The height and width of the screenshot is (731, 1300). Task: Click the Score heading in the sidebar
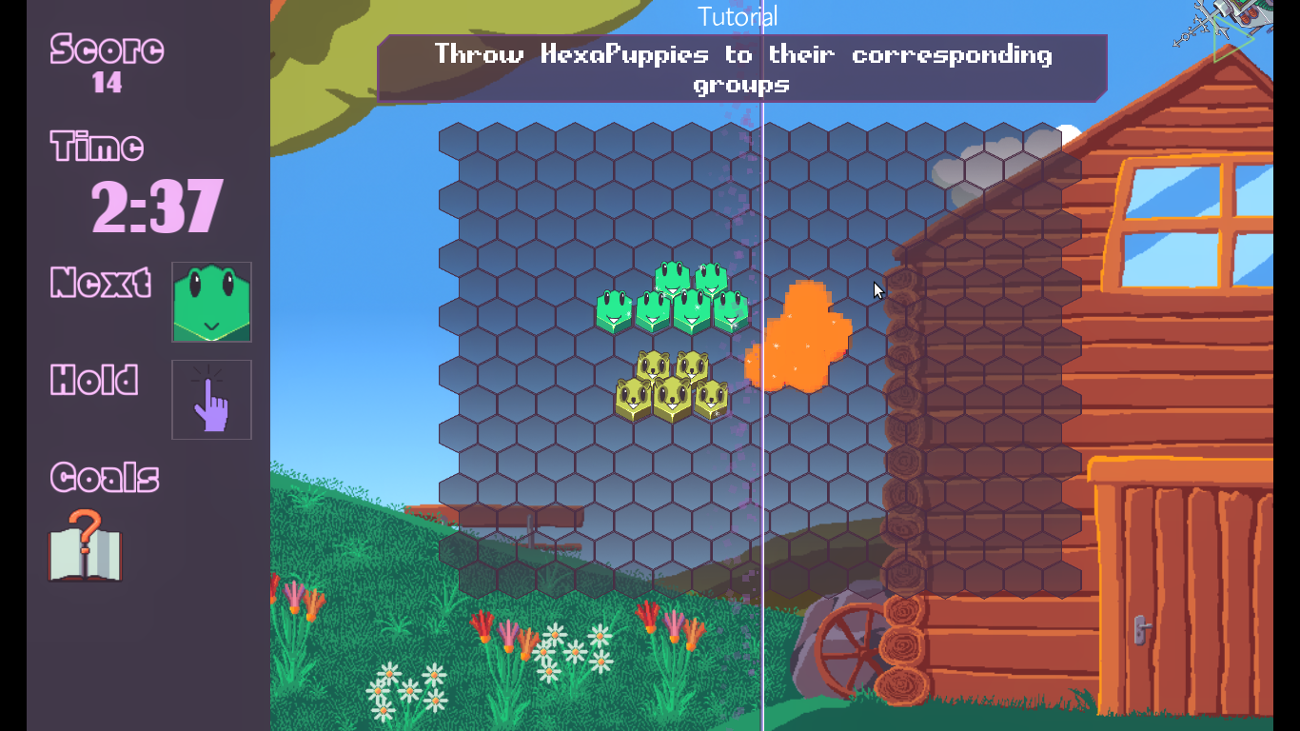pos(106,49)
